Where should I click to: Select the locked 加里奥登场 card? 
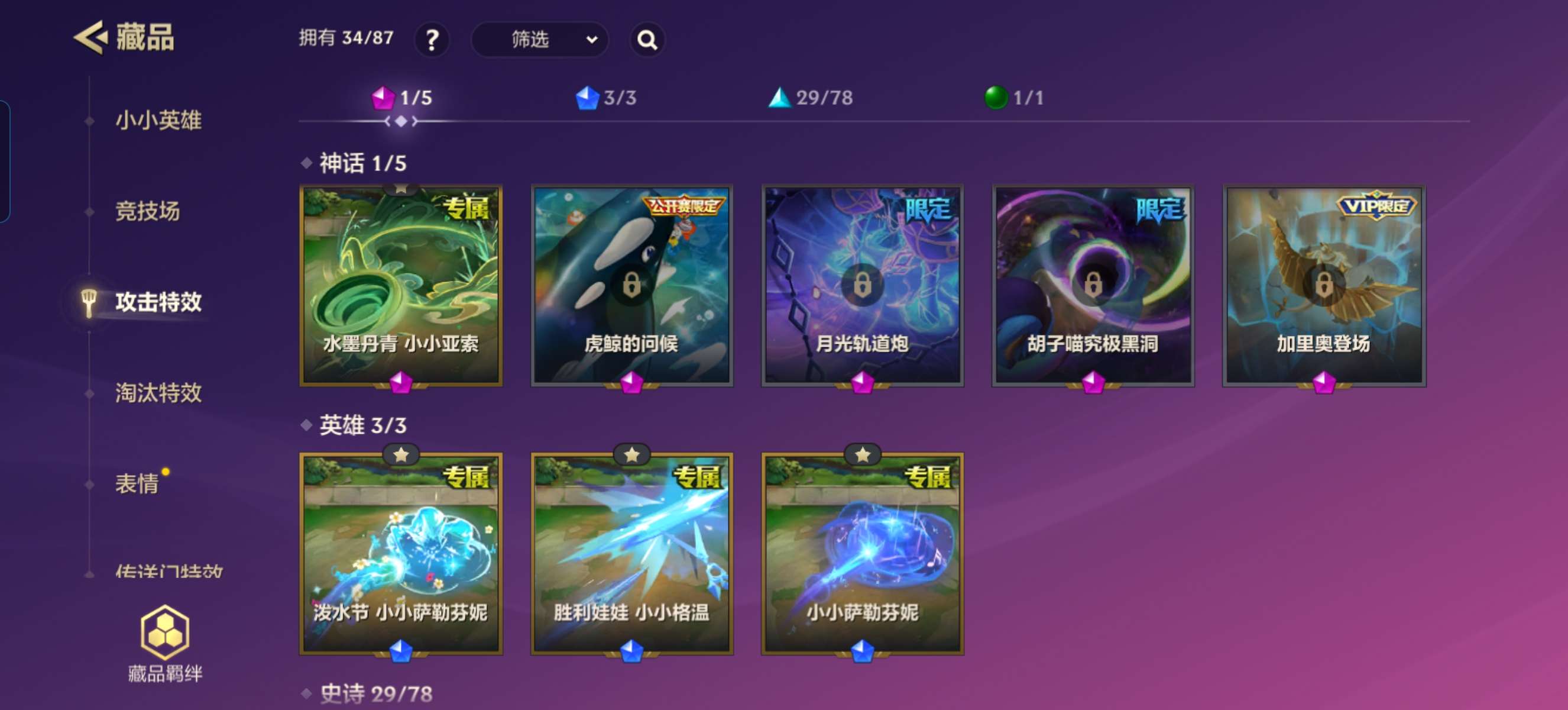pos(1324,286)
